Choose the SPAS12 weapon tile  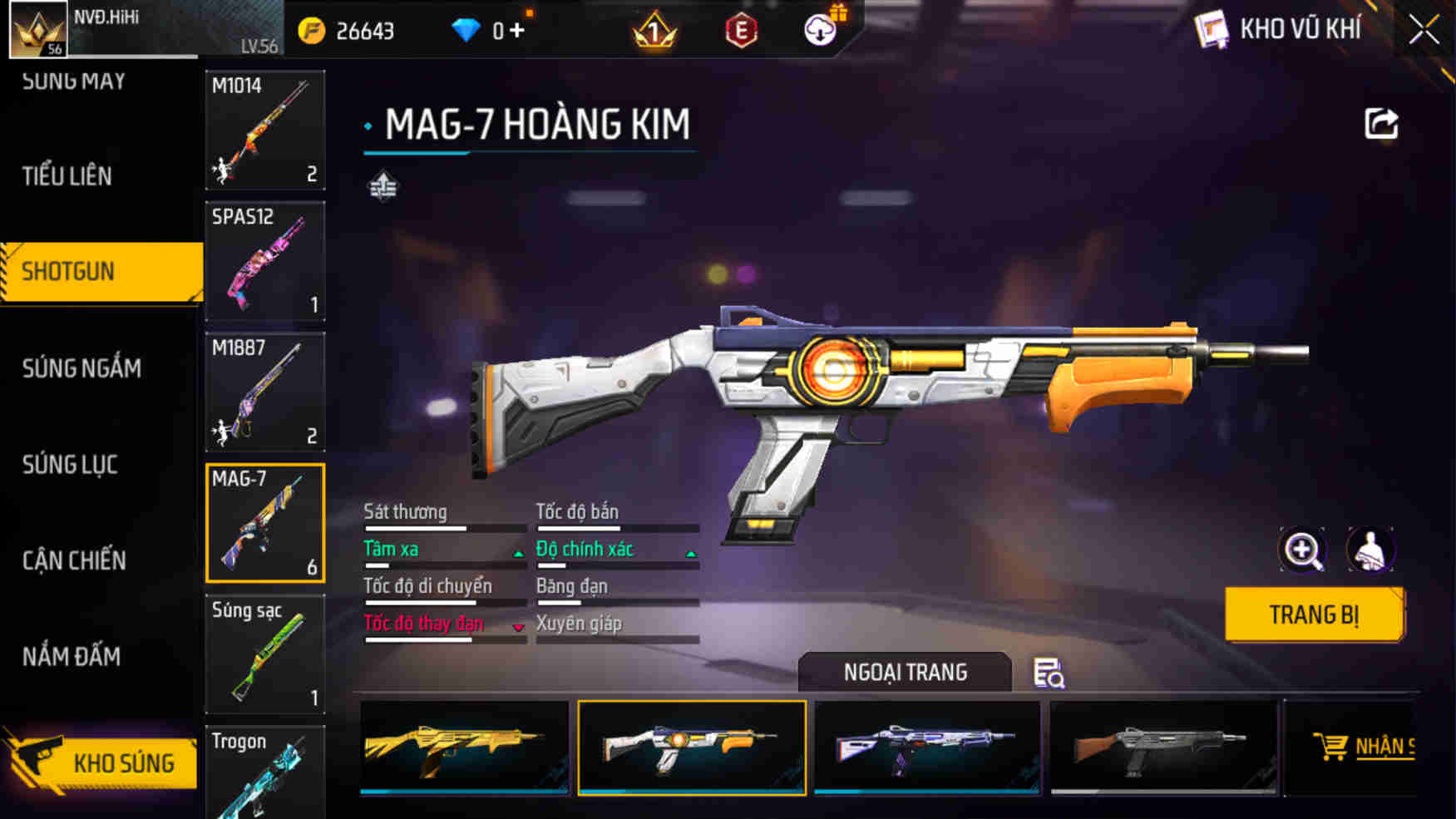tap(264, 261)
